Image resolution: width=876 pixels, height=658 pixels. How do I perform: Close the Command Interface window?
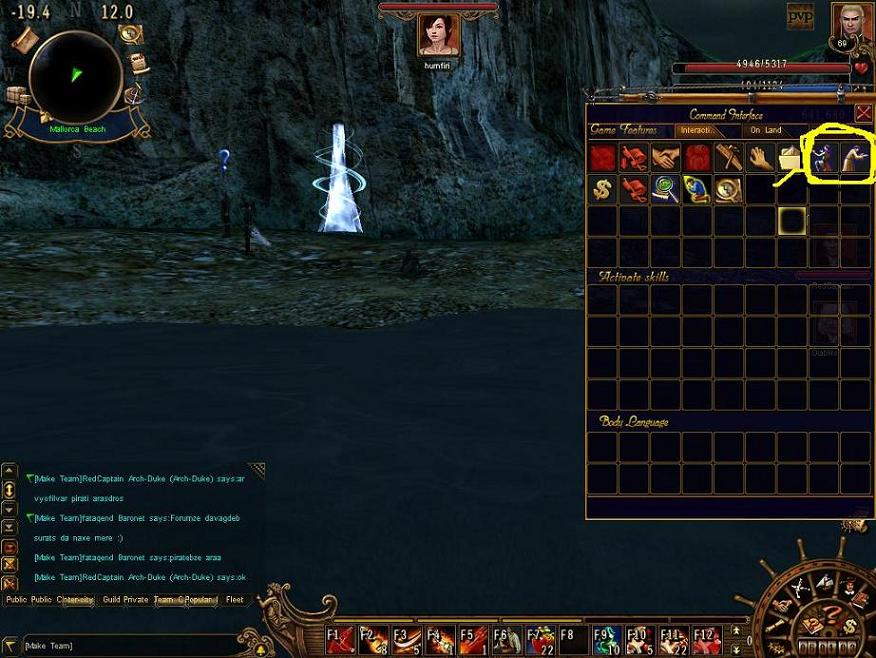863,114
